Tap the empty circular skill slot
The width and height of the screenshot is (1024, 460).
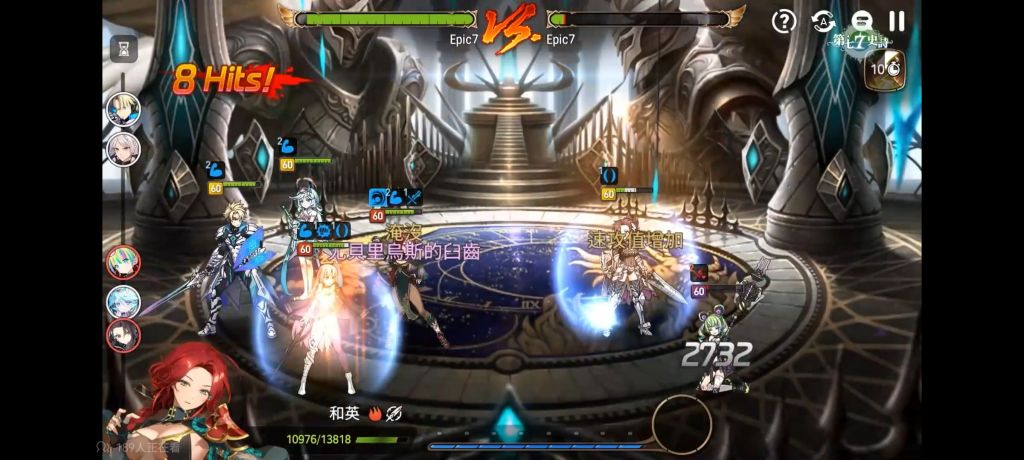682,425
